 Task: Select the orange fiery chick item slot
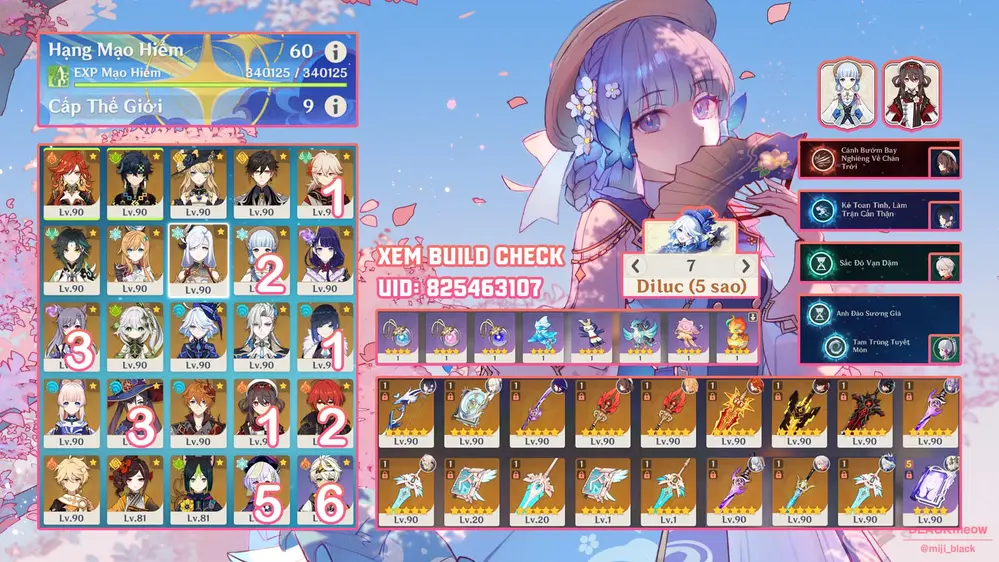tap(734, 337)
